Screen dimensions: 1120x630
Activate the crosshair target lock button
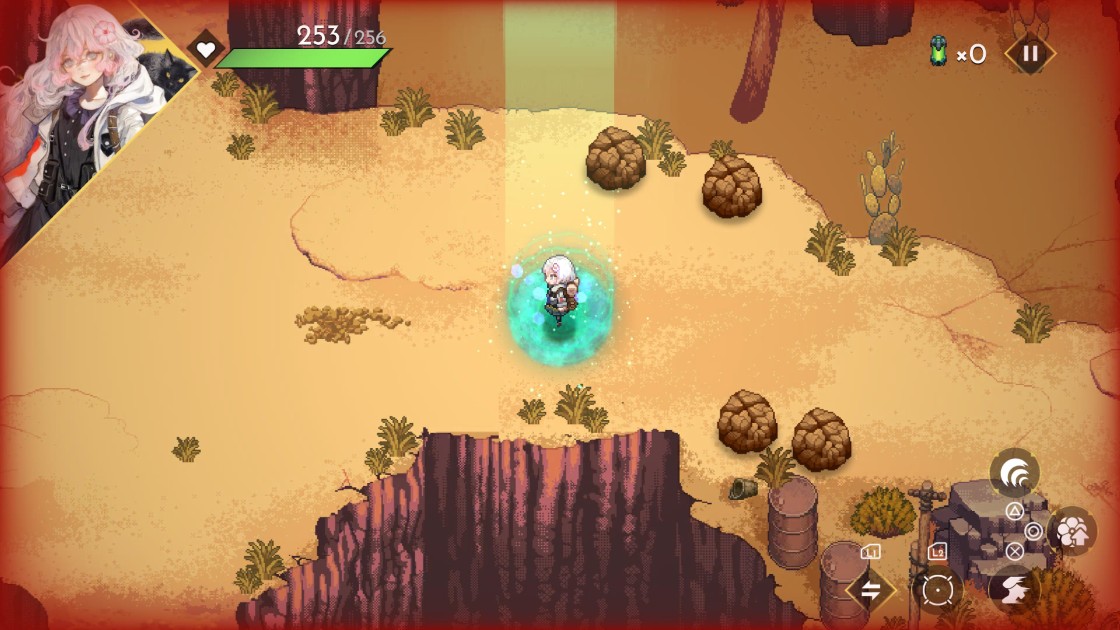[937, 590]
